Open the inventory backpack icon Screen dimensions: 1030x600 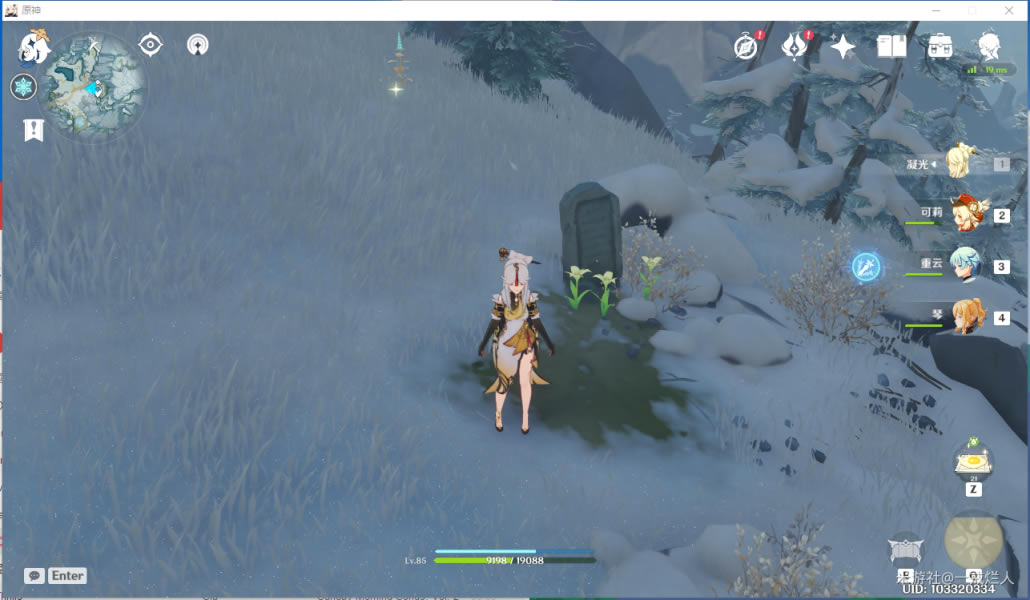940,46
